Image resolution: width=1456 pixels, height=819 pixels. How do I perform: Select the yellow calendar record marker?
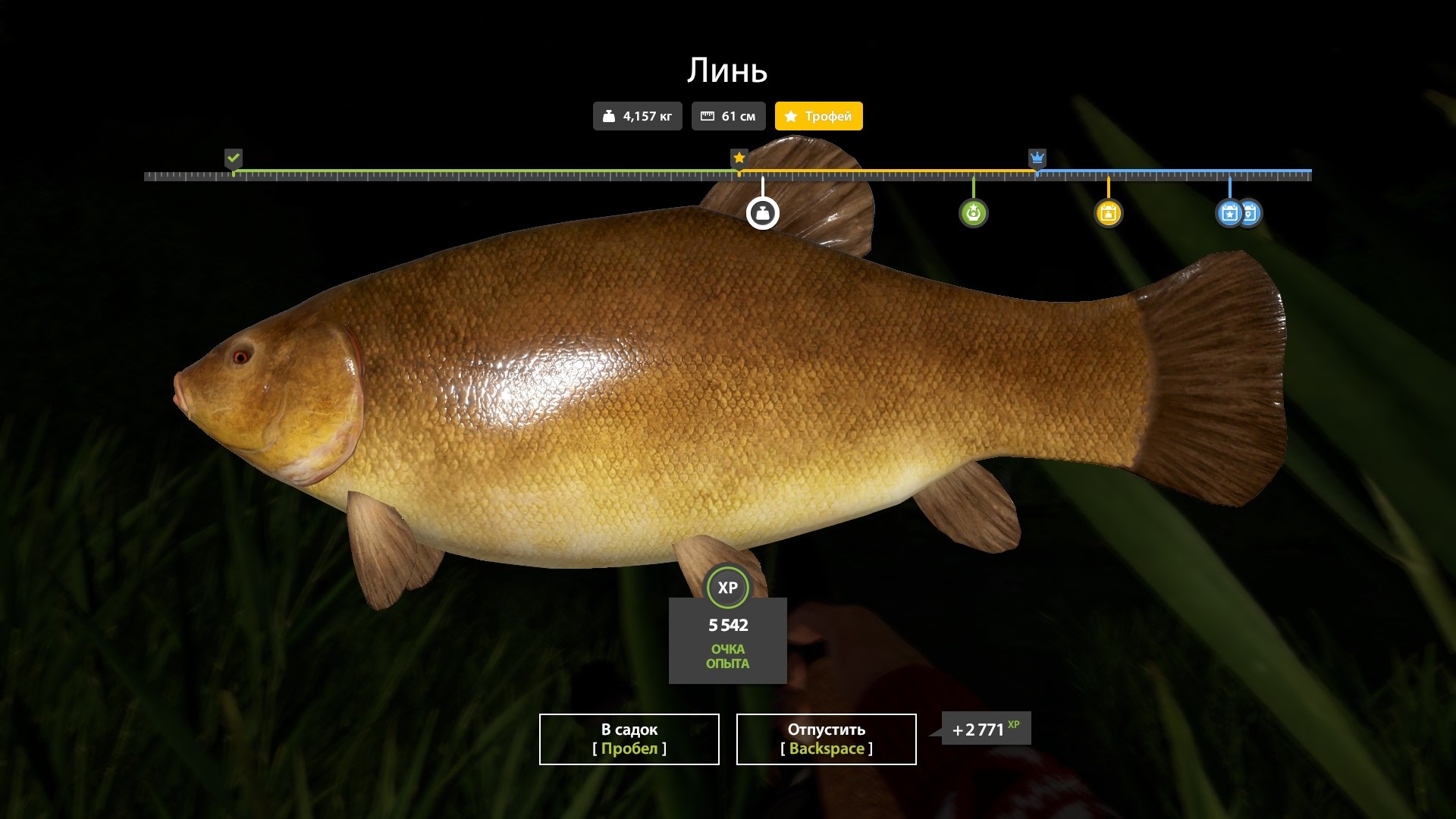pyautogui.click(x=1108, y=213)
